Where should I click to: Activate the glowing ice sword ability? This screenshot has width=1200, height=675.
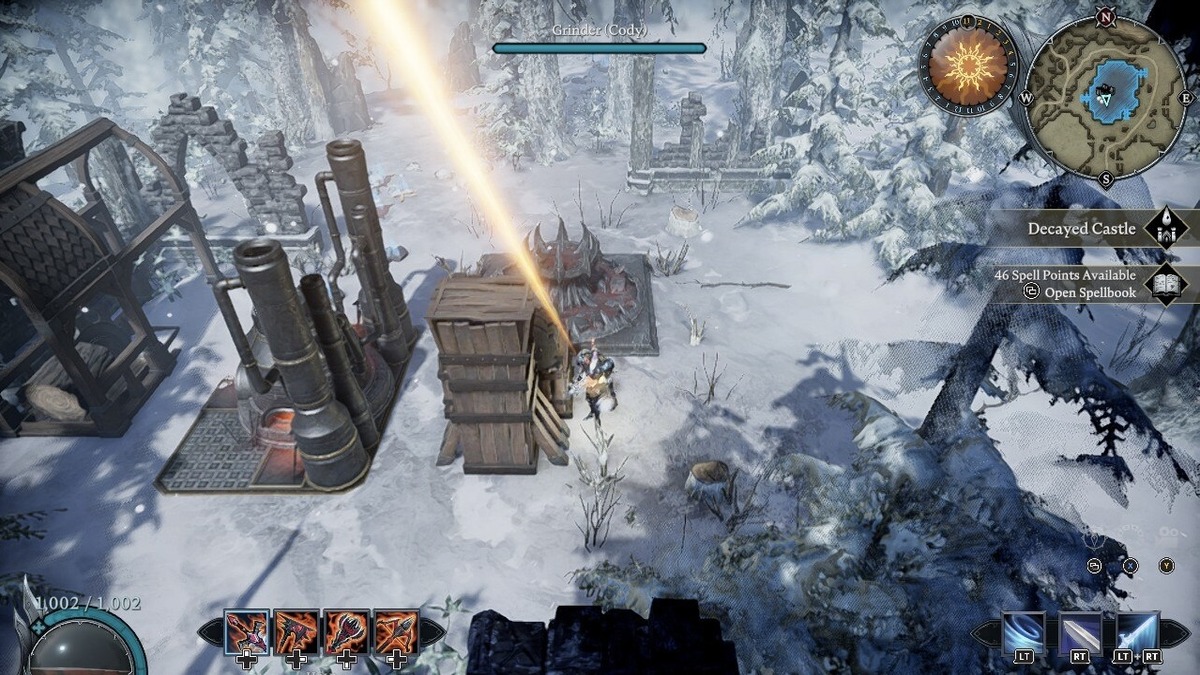[x=1138, y=632]
